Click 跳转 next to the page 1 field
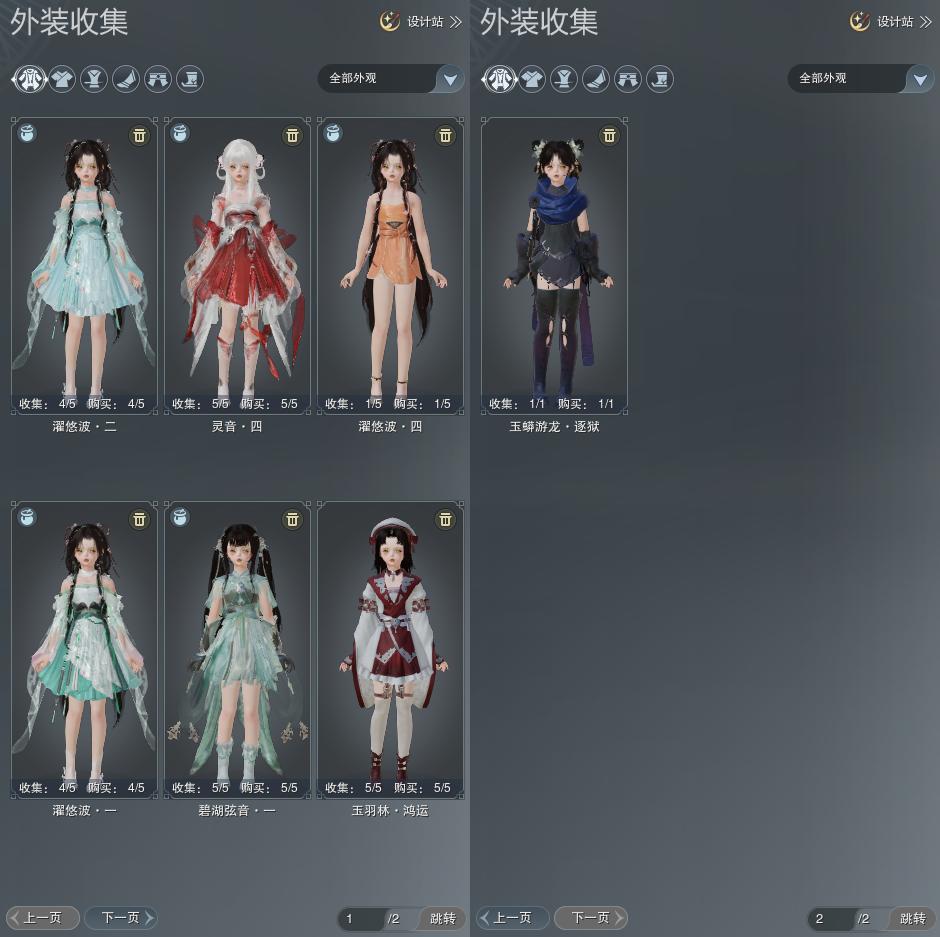 pos(442,918)
